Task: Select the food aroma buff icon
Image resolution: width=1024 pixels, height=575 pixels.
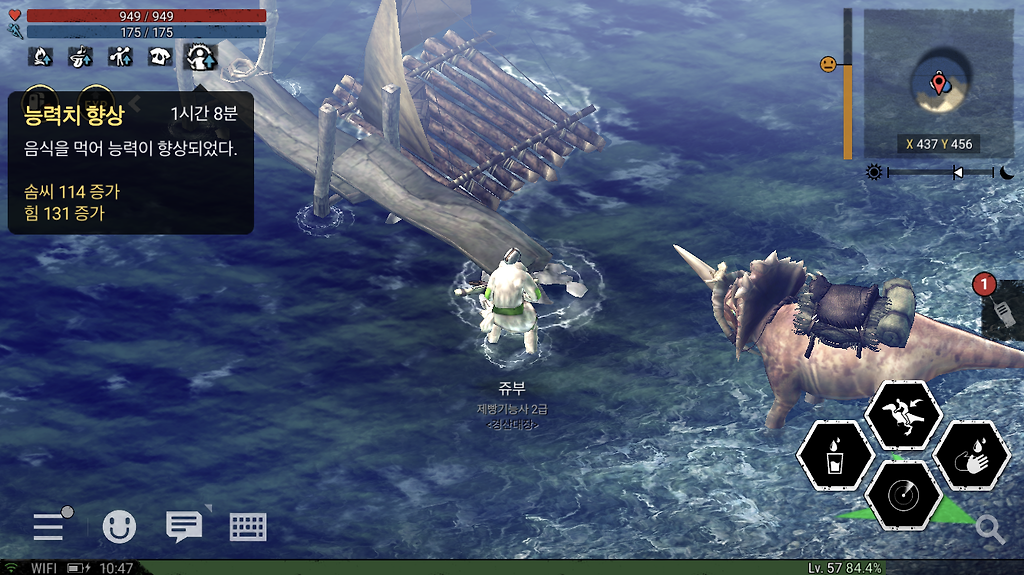Action: 81,57
